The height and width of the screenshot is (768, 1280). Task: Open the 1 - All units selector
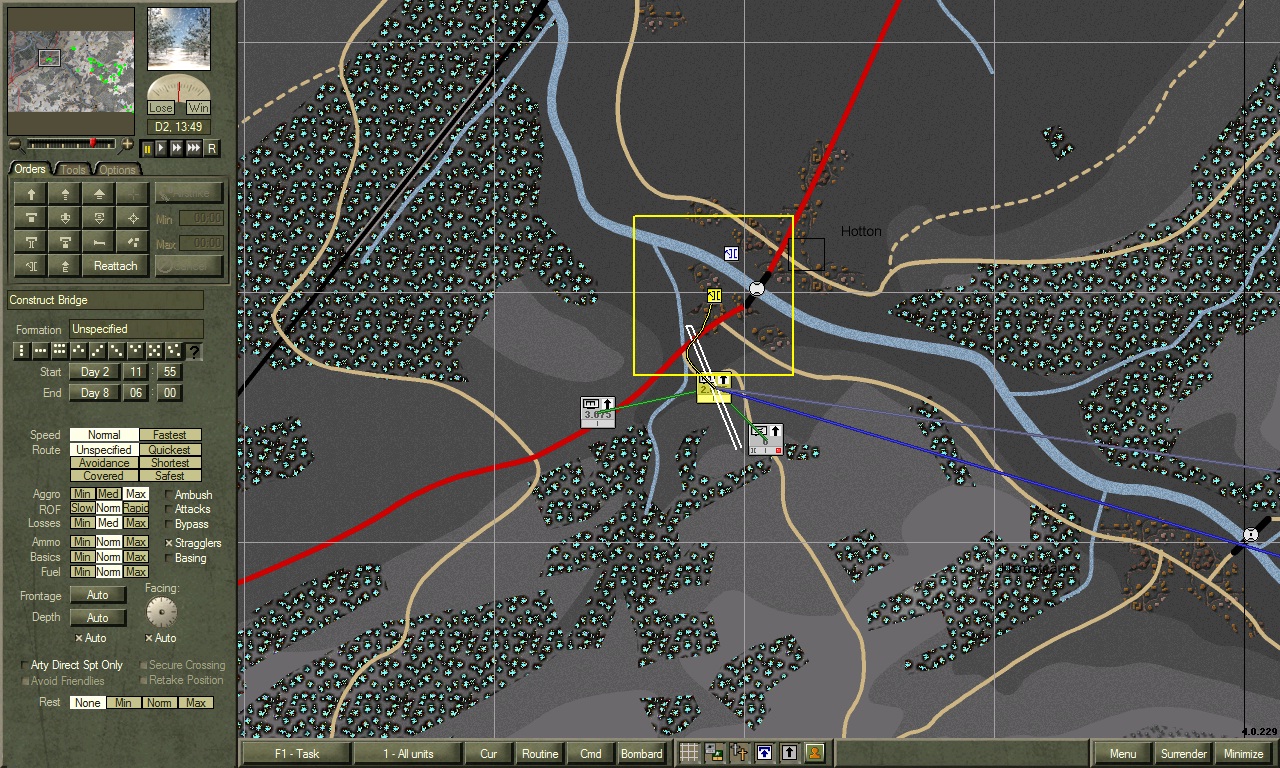coord(408,754)
